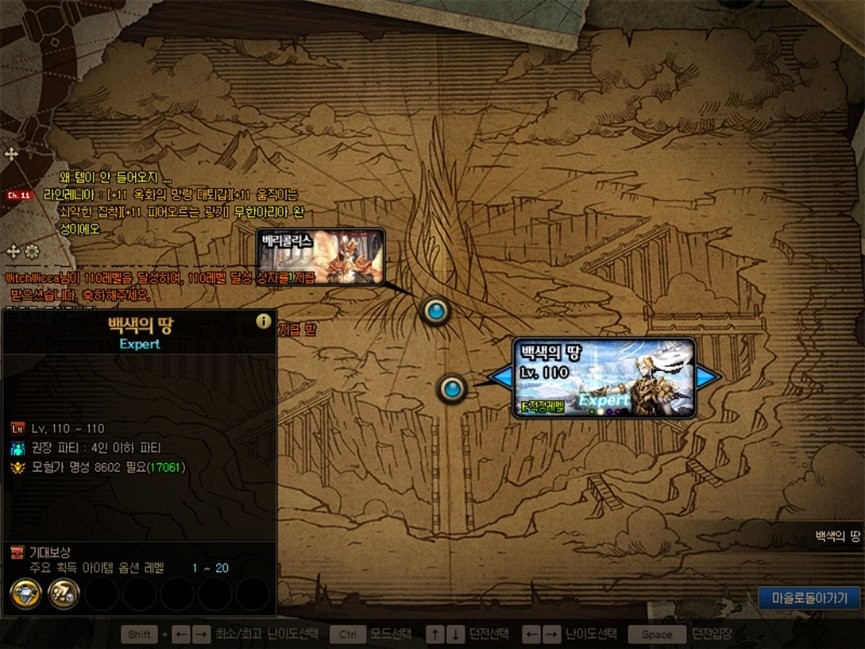Viewport: 865px width, 649px height.
Task: Choose the 베리콜리스 dungeon thumbnail
Action: [x=320, y=256]
